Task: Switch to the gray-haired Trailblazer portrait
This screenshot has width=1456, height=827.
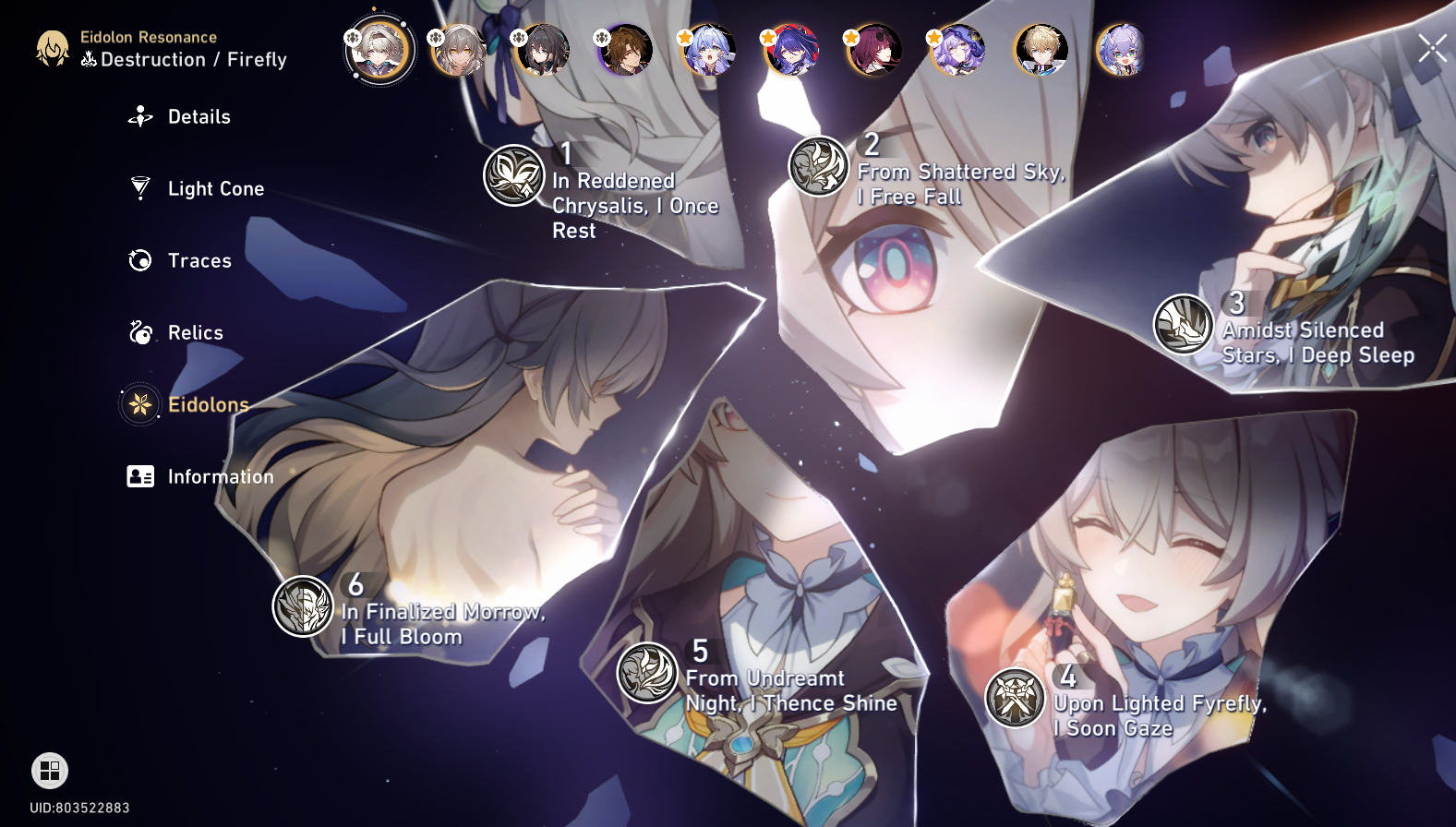Action: point(459,49)
